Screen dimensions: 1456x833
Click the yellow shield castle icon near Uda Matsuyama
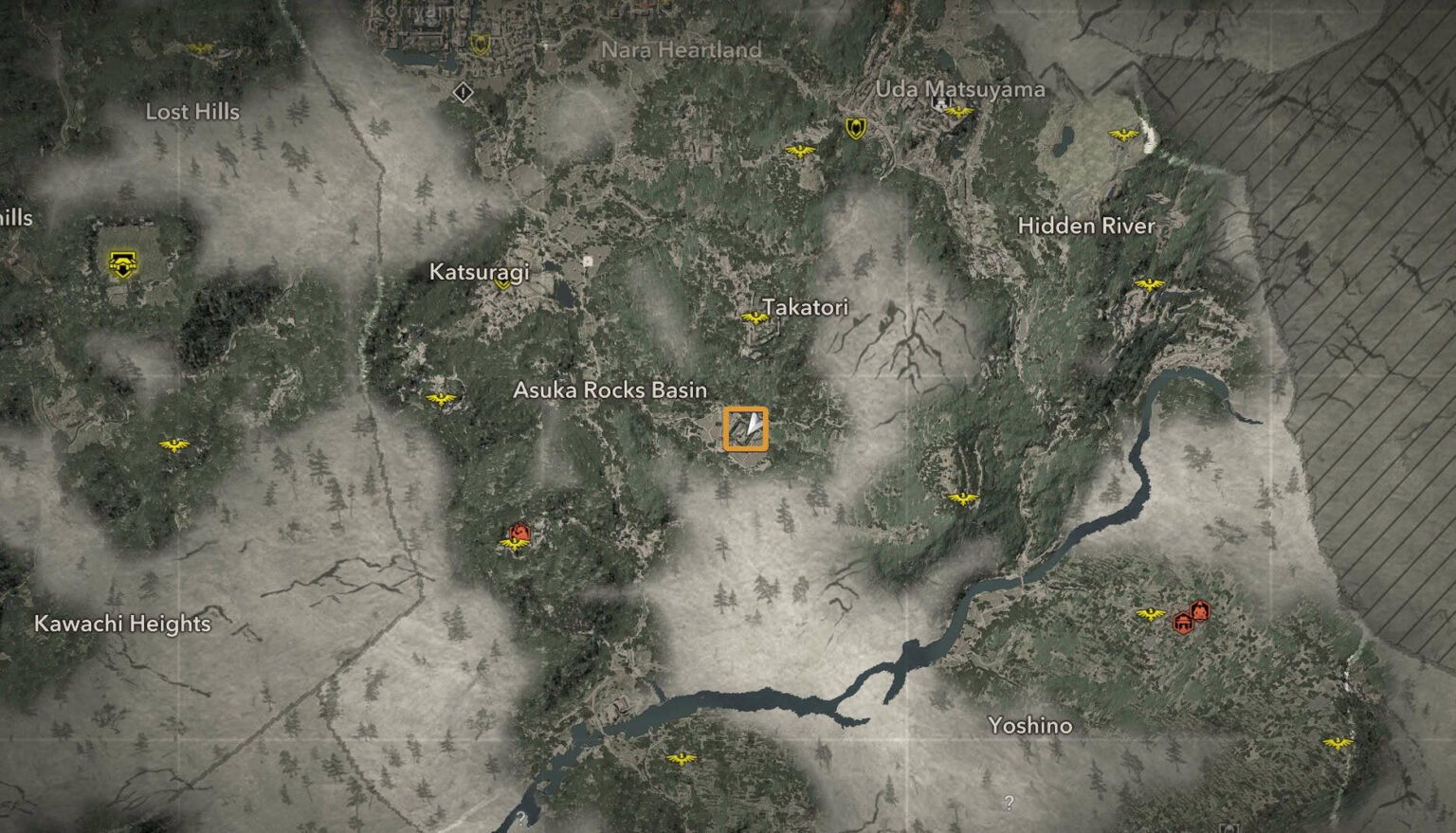pyautogui.click(x=854, y=125)
